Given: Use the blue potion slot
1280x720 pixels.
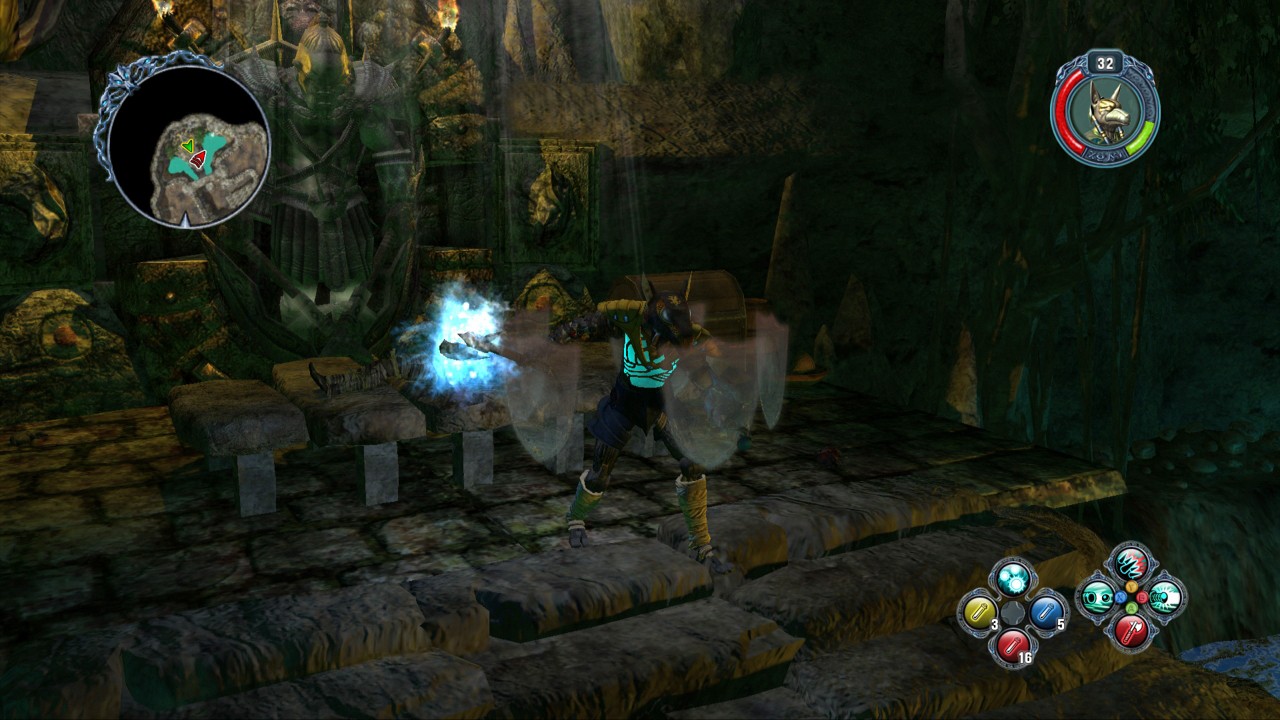Looking at the screenshot, I should 1046,610.
